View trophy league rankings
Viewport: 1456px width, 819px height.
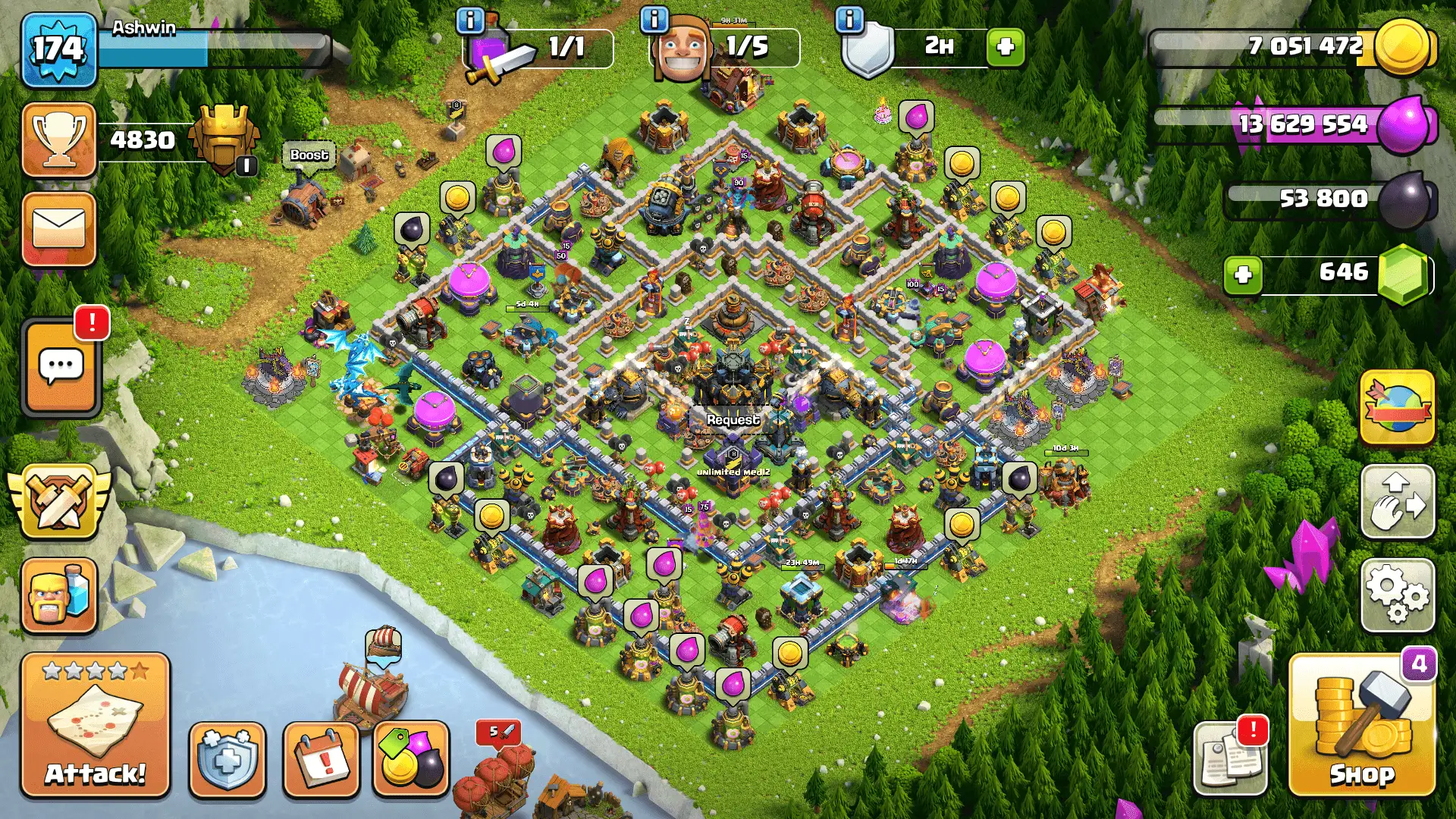pyautogui.click(x=59, y=140)
